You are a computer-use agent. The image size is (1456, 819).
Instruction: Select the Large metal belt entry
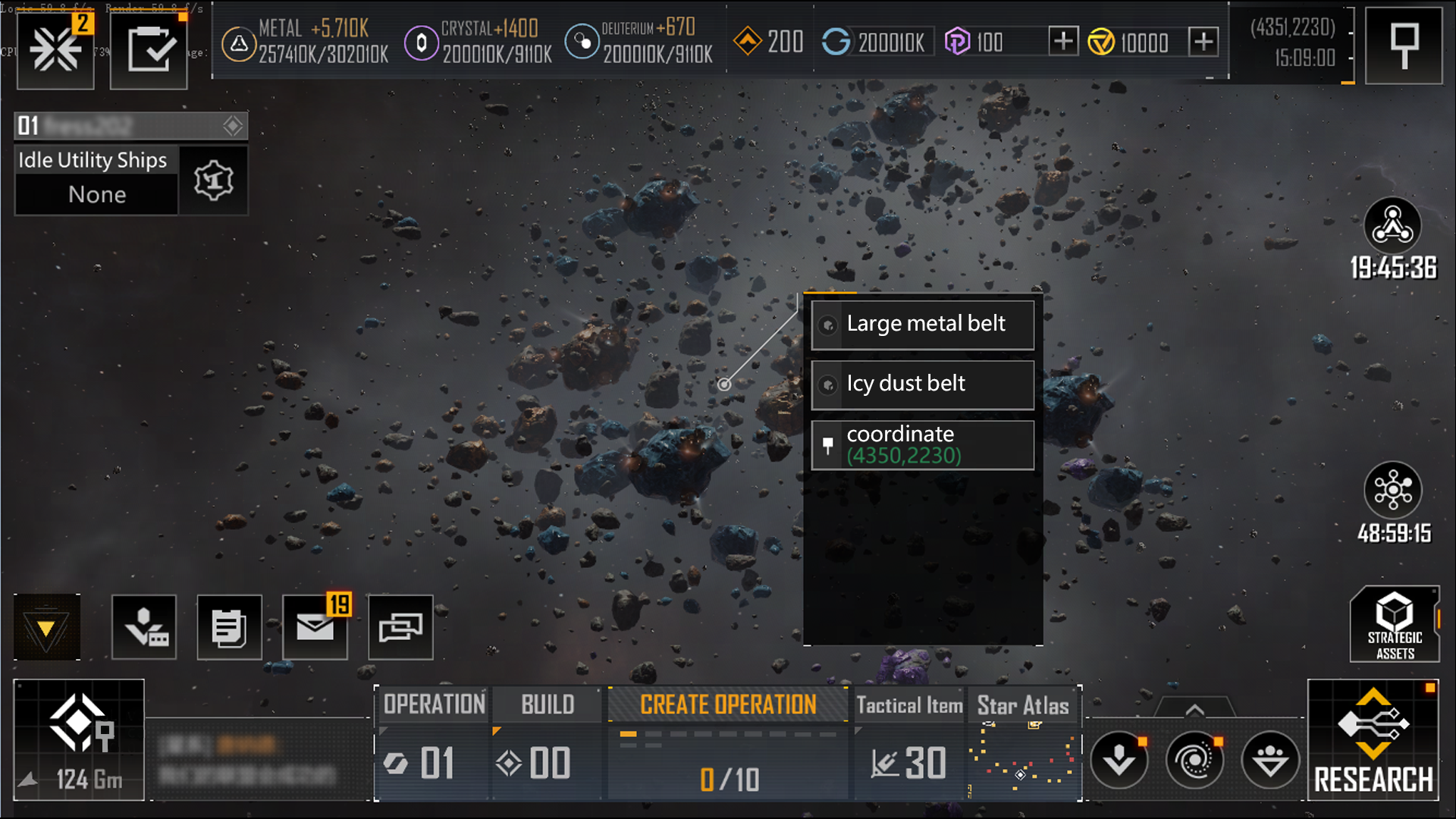click(x=922, y=325)
